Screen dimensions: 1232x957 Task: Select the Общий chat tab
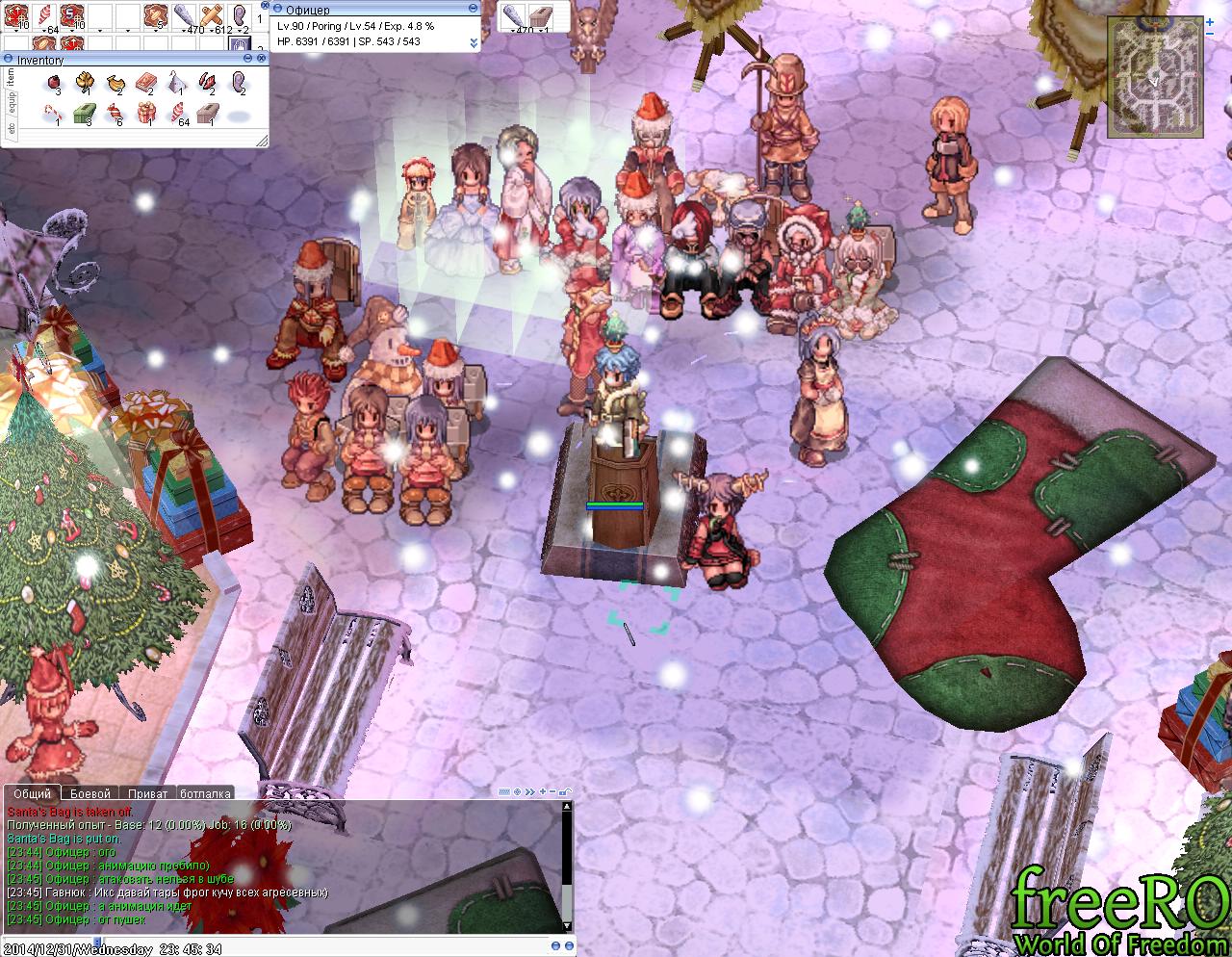(x=33, y=794)
